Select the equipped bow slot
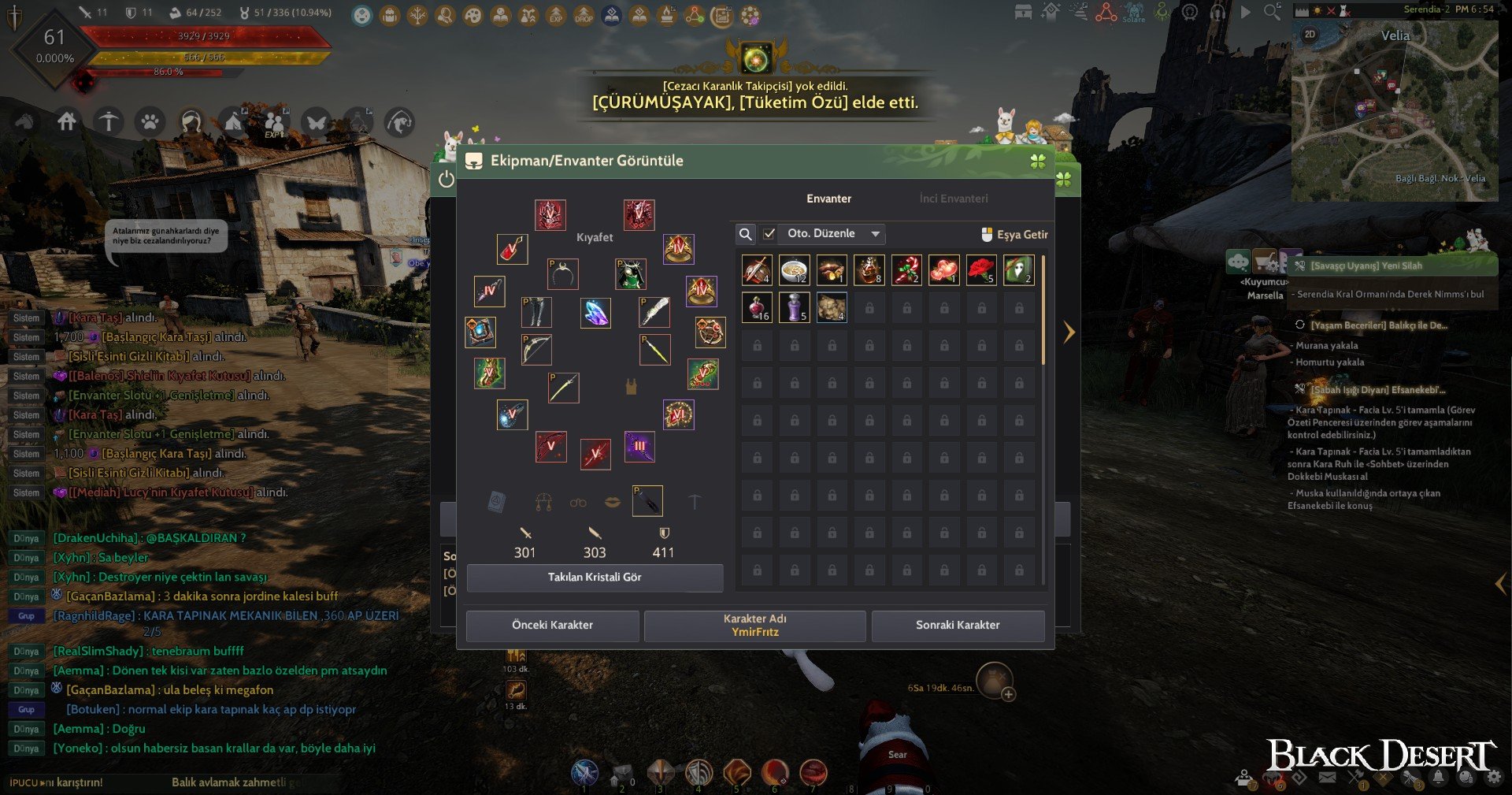Image resolution: width=1512 pixels, height=795 pixels. pyautogui.click(x=536, y=349)
